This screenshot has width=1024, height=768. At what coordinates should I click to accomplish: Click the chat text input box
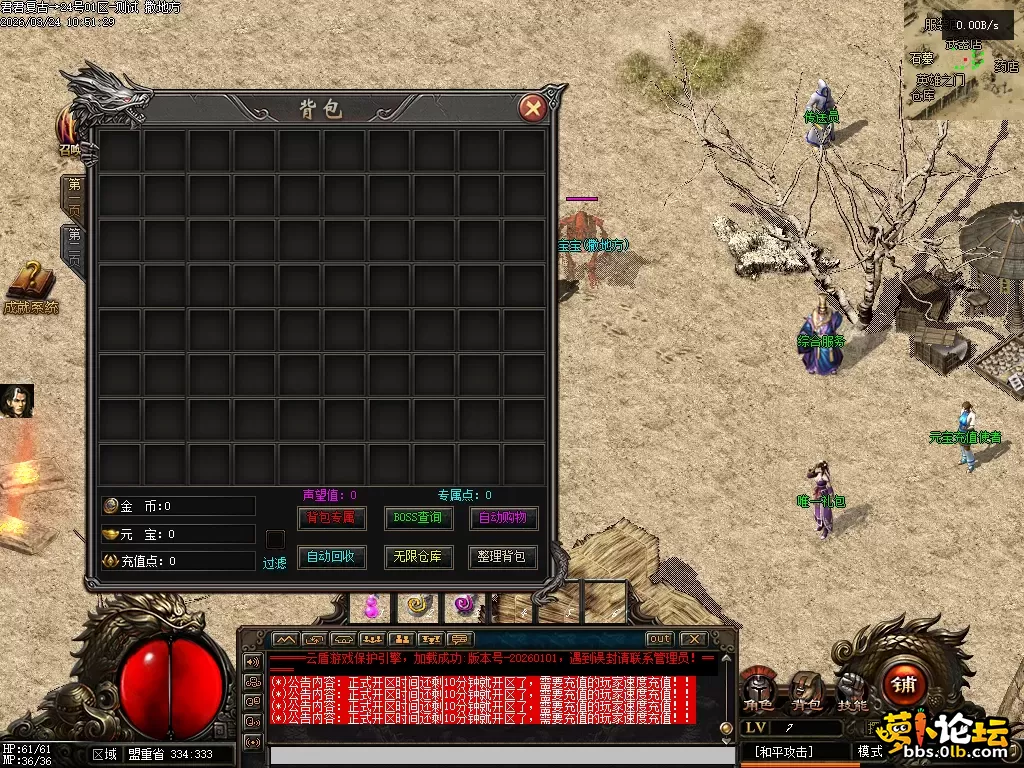[x=490, y=756]
